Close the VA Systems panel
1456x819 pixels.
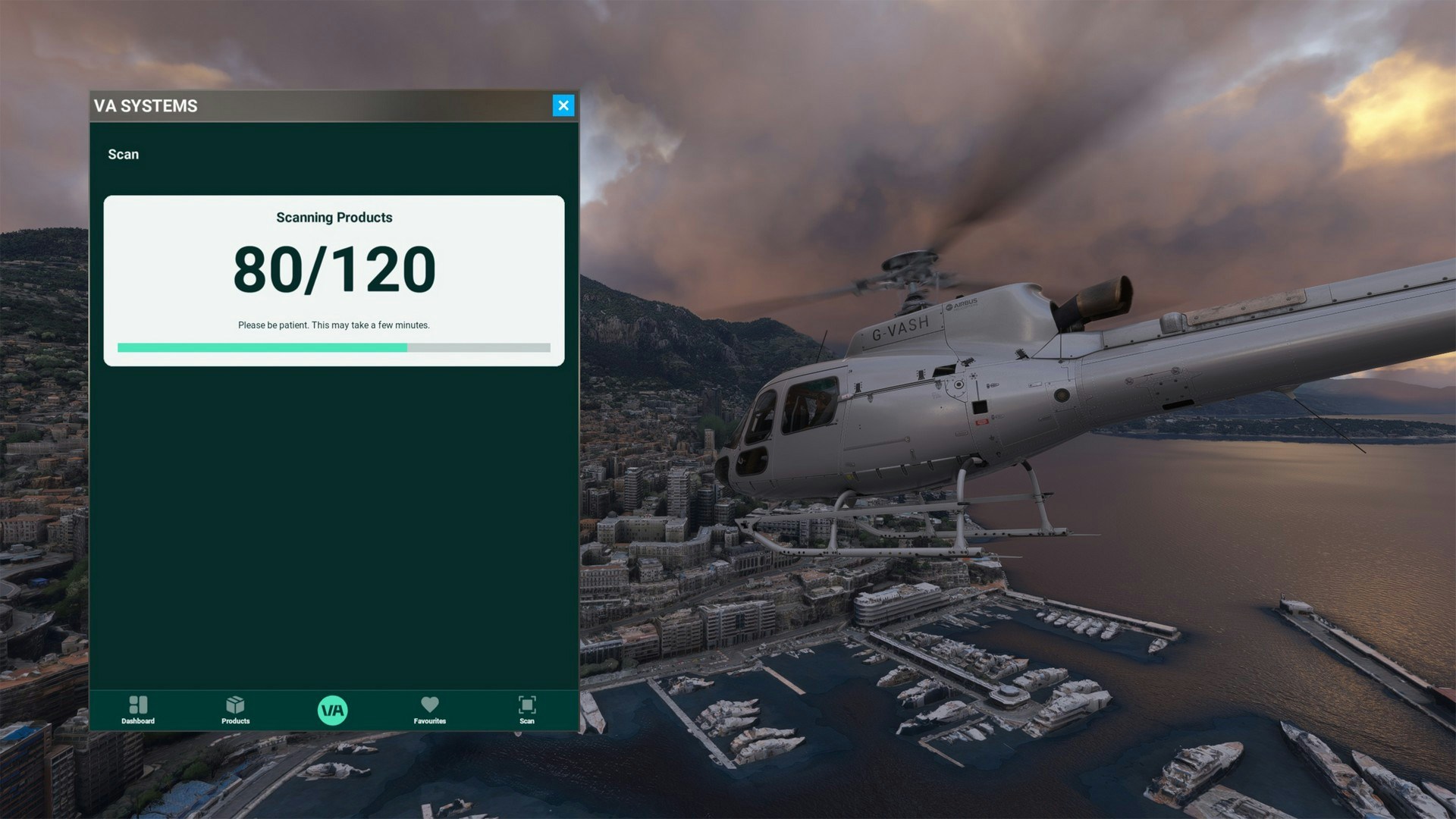(563, 105)
